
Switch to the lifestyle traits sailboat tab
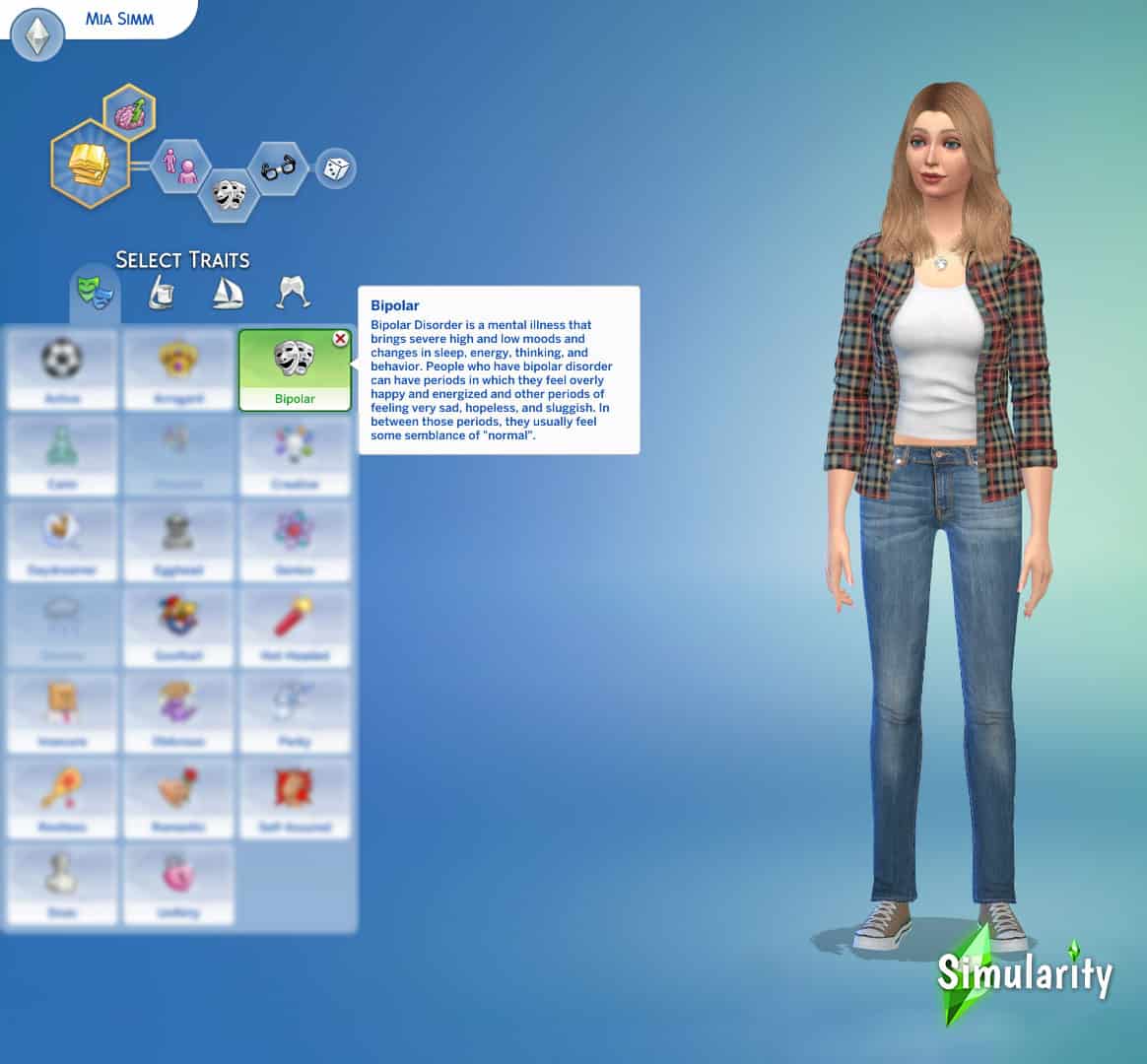click(226, 293)
